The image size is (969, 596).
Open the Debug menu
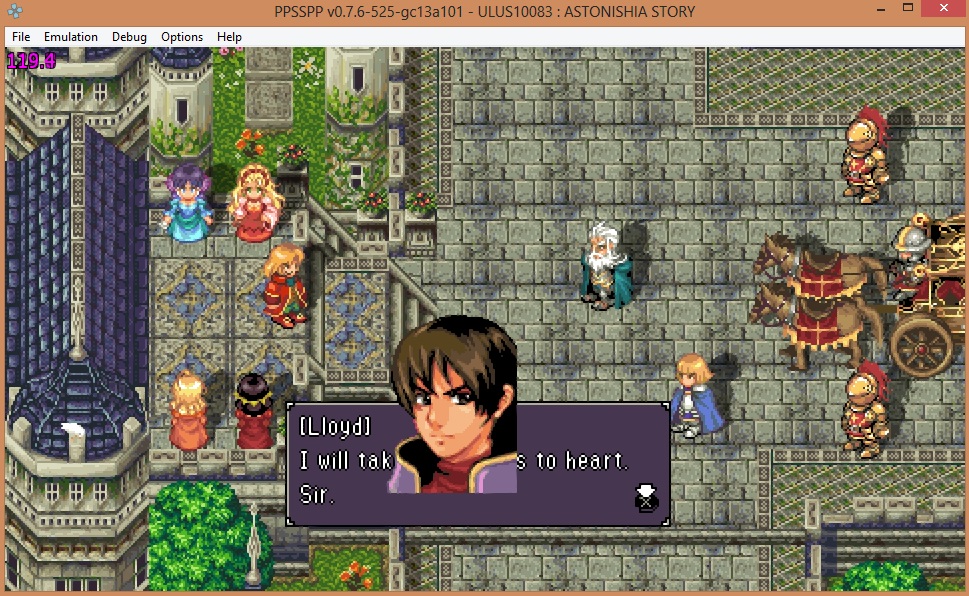point(129,37)
